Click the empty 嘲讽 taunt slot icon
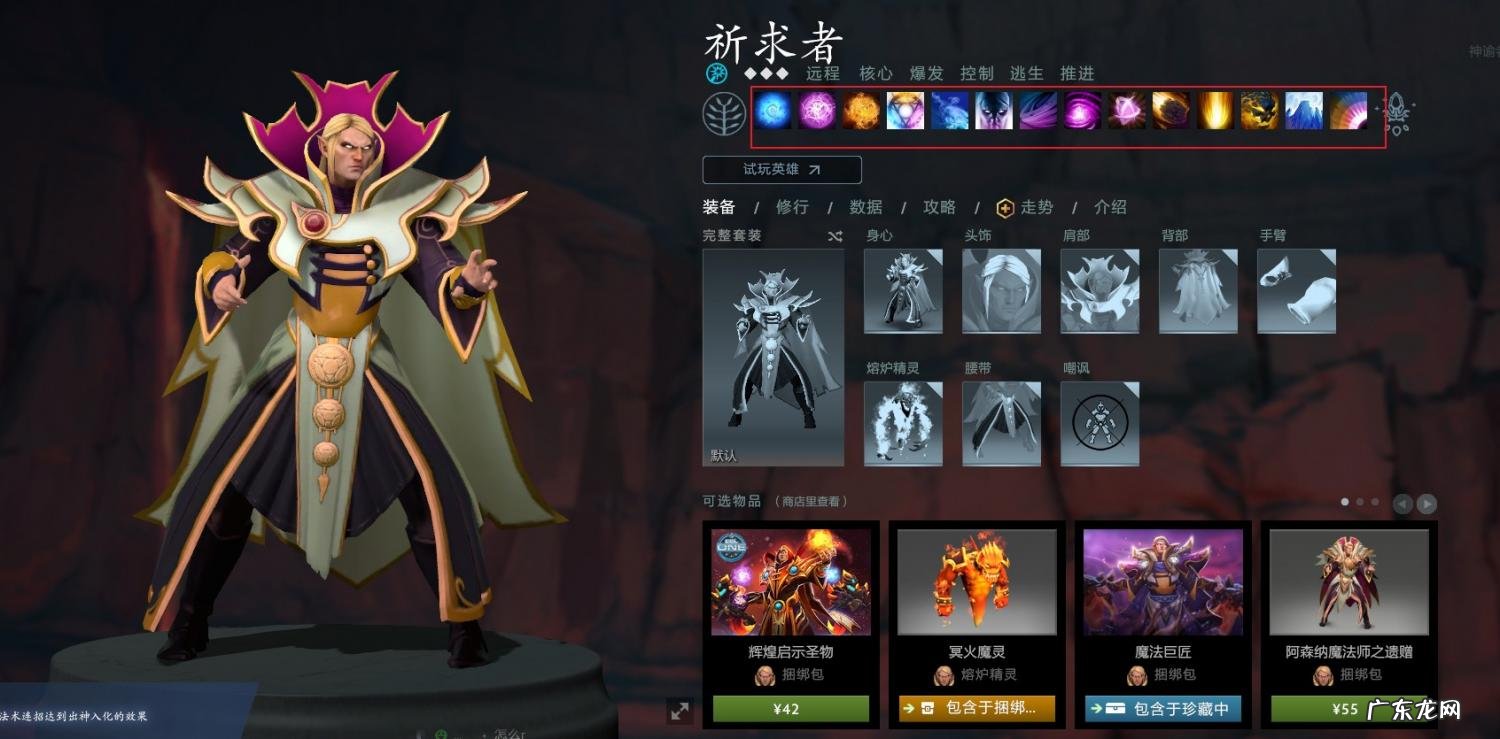 1099,422
